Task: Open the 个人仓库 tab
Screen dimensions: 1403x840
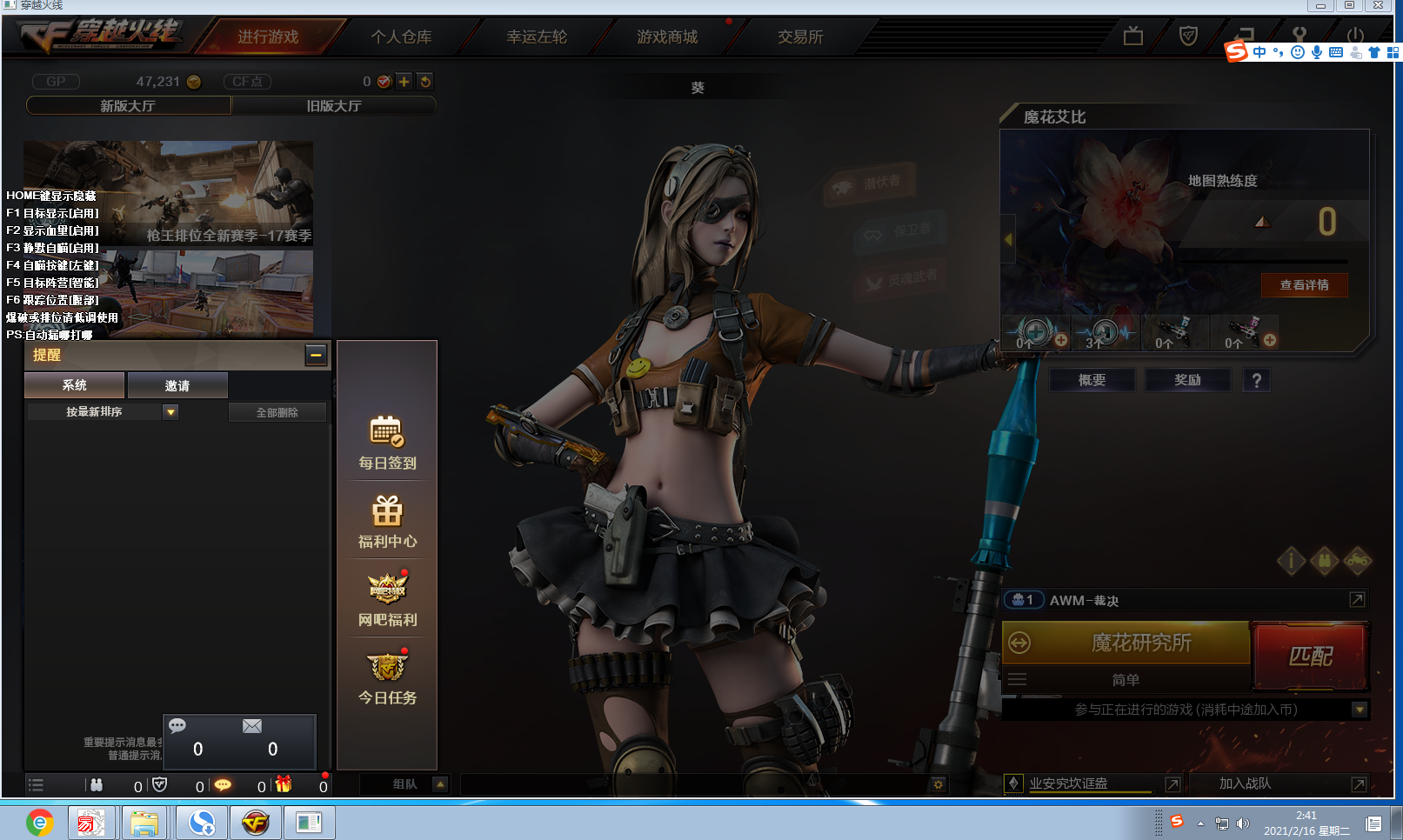Action: click(401, 37)
